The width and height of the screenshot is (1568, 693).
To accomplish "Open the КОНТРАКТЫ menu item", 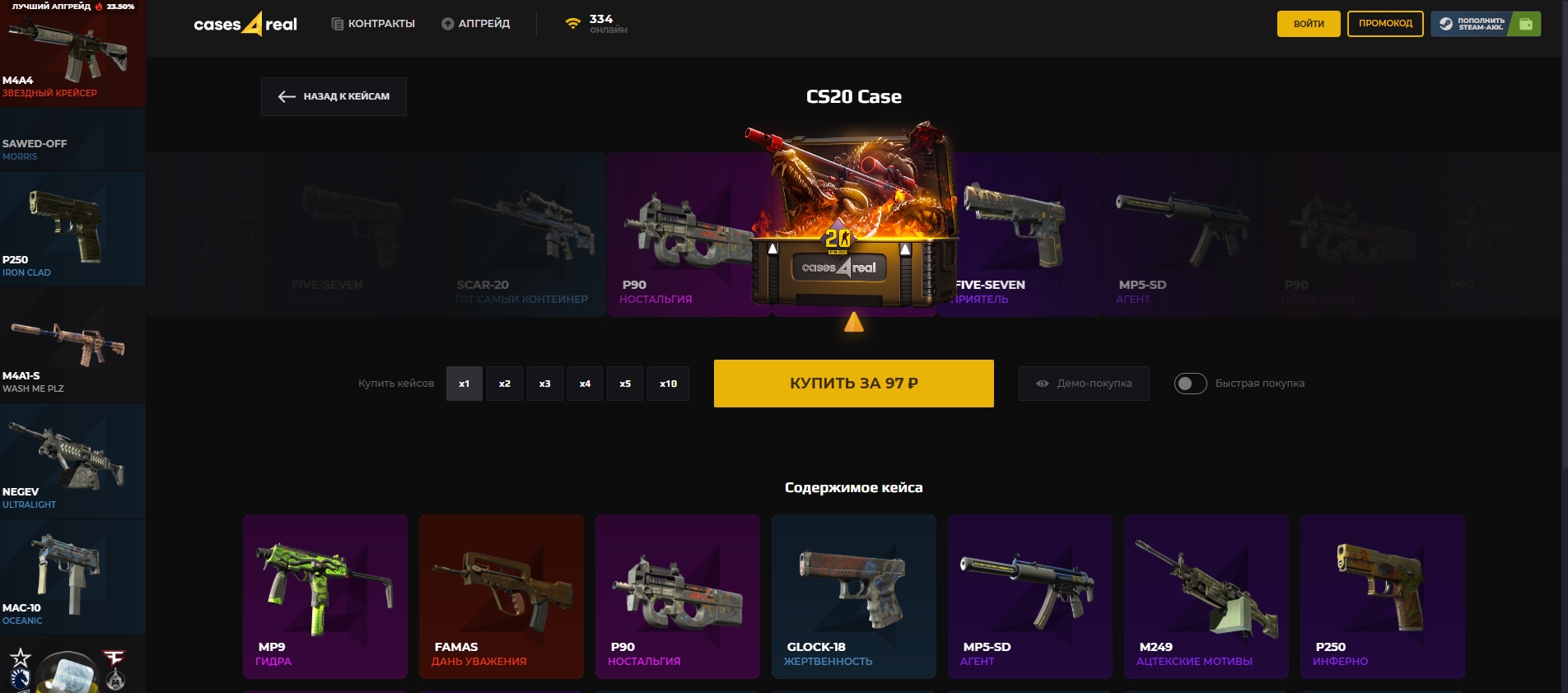I will (381, 24).
